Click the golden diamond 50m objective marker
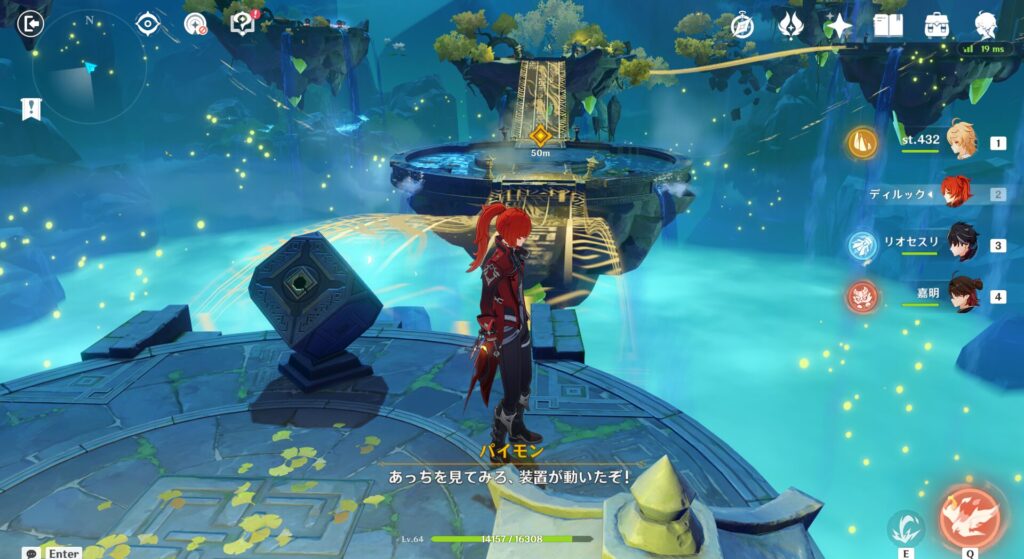Image resolution: width=1024 pixels, height=559 pixels. coord(540,135)
